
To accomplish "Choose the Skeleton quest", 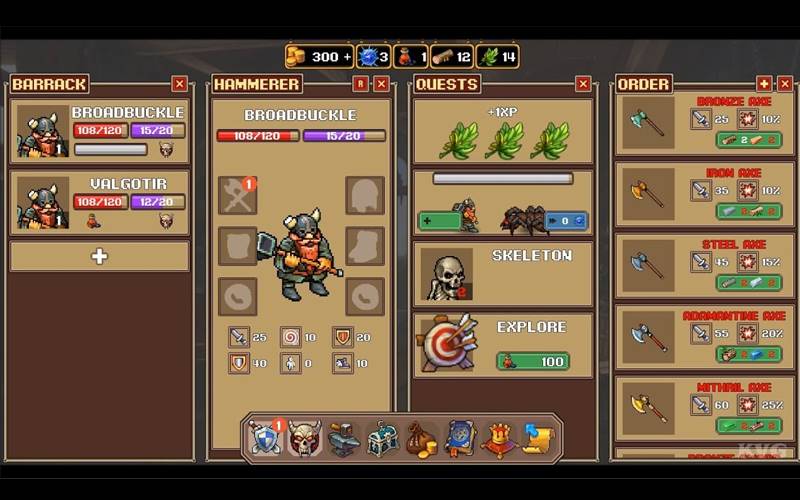I will pos(503,274).
